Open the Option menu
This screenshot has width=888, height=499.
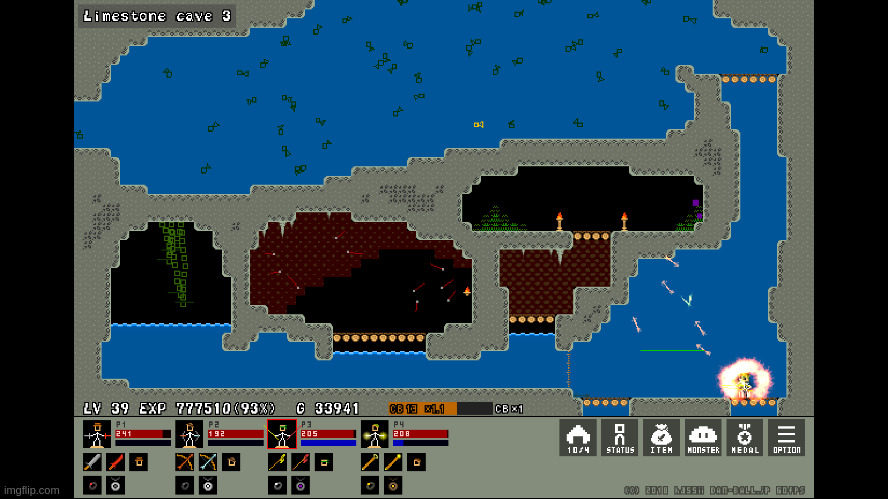tap(786, 437)
